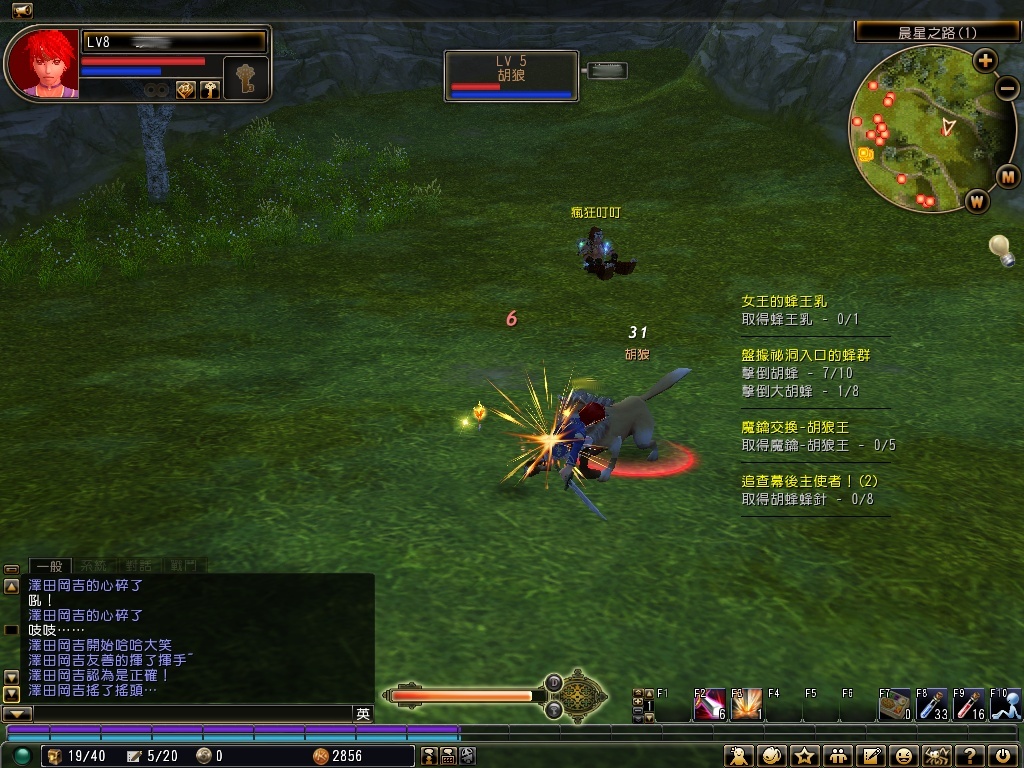Image resolution: width=1024 pixels, height=768 pixels.
Task: Open the help question mark menu
Action: coord(969,756)
